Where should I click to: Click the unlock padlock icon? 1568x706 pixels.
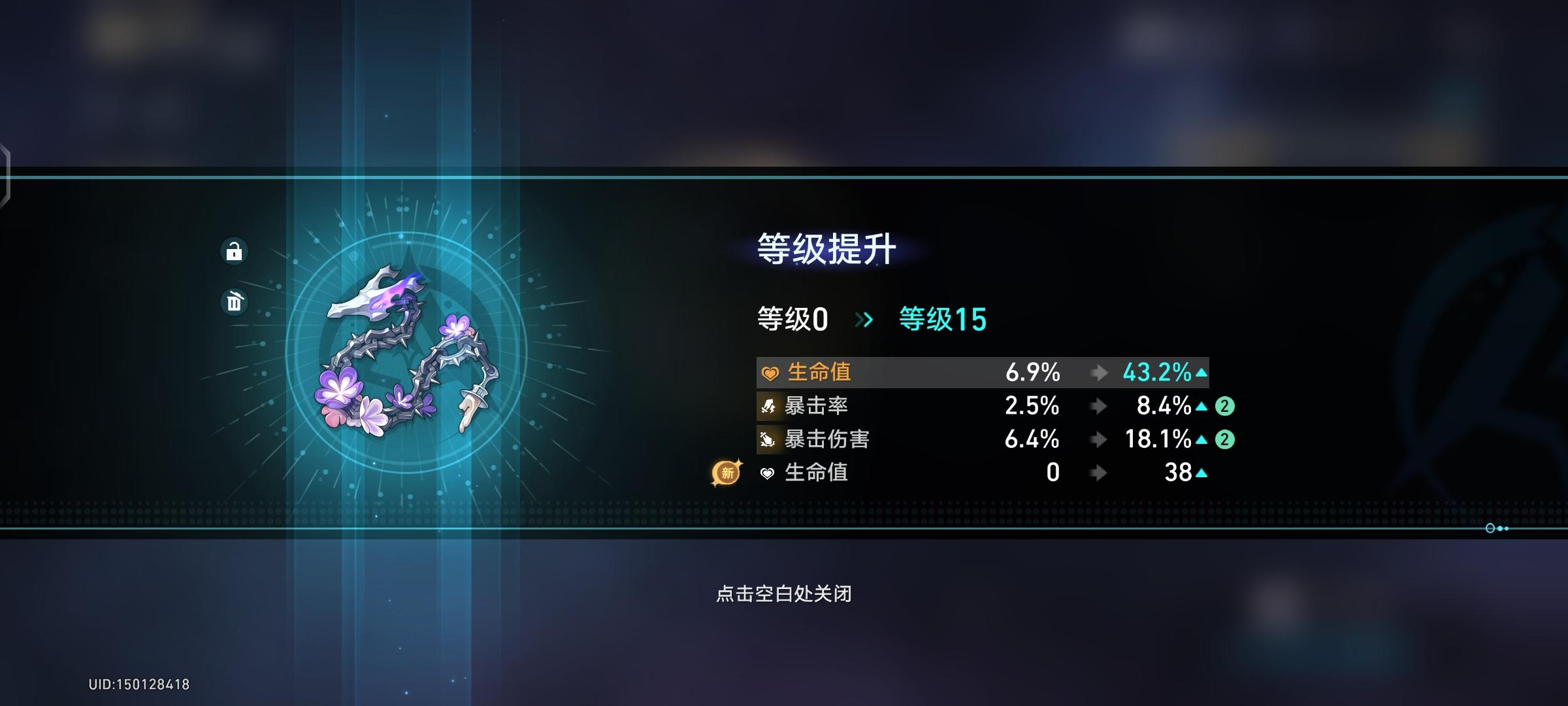pyautogui.click(x=235, y=252)
